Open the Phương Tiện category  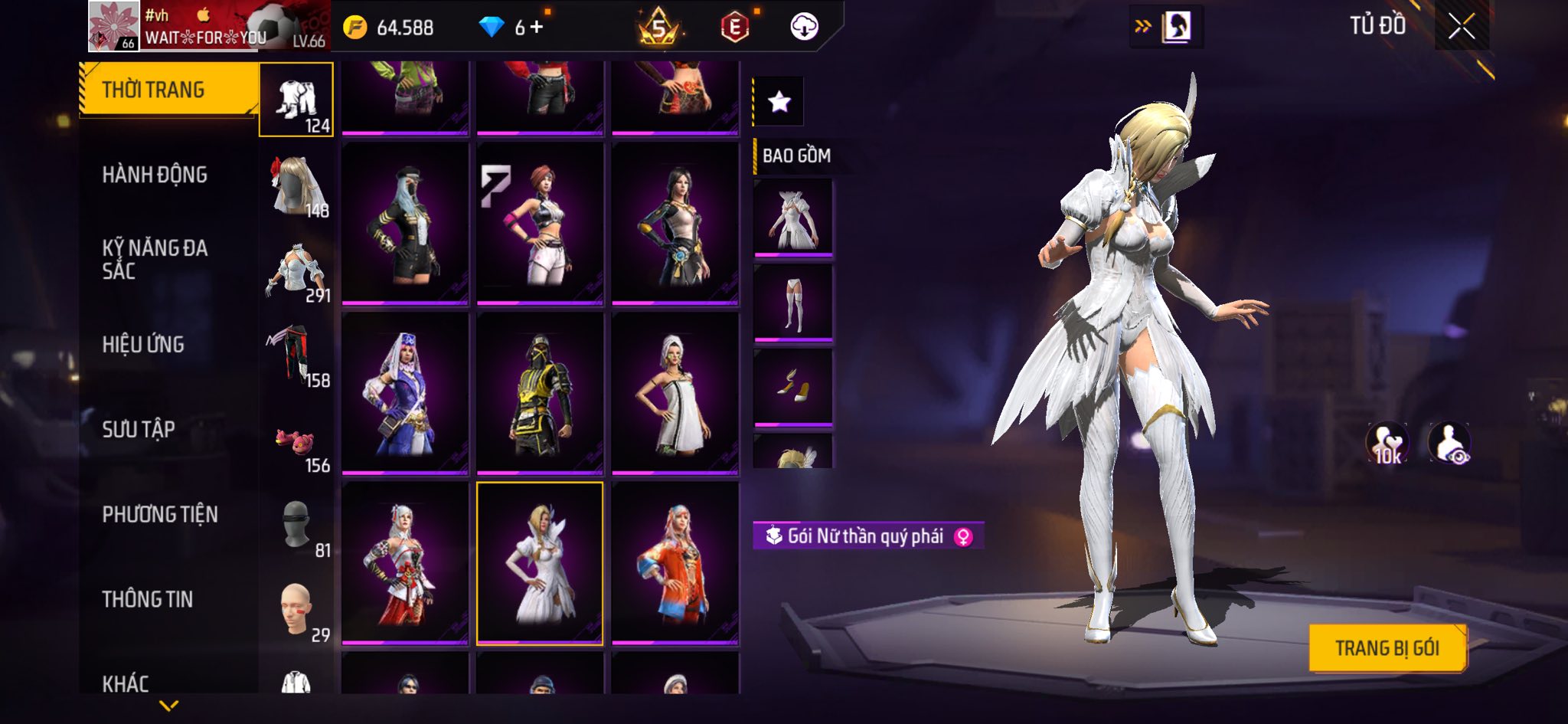pos(160,514)
